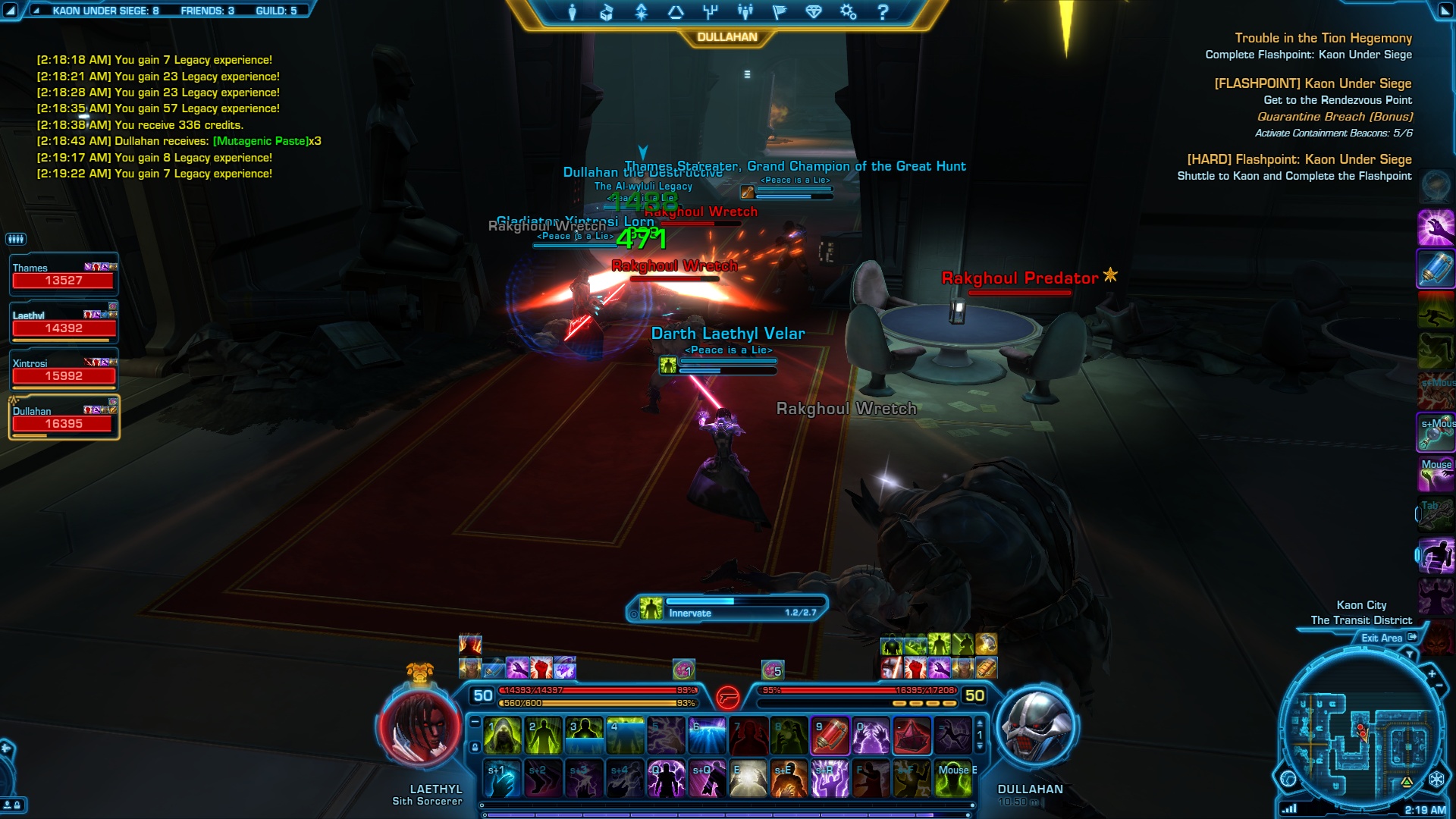Open the guild flag icon

tap(780, 12)
